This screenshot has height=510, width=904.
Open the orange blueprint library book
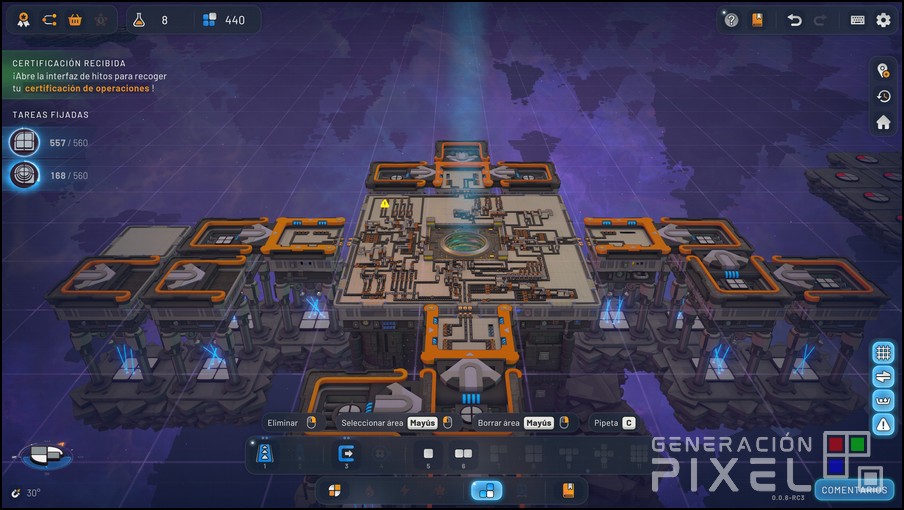coord(757,20)
